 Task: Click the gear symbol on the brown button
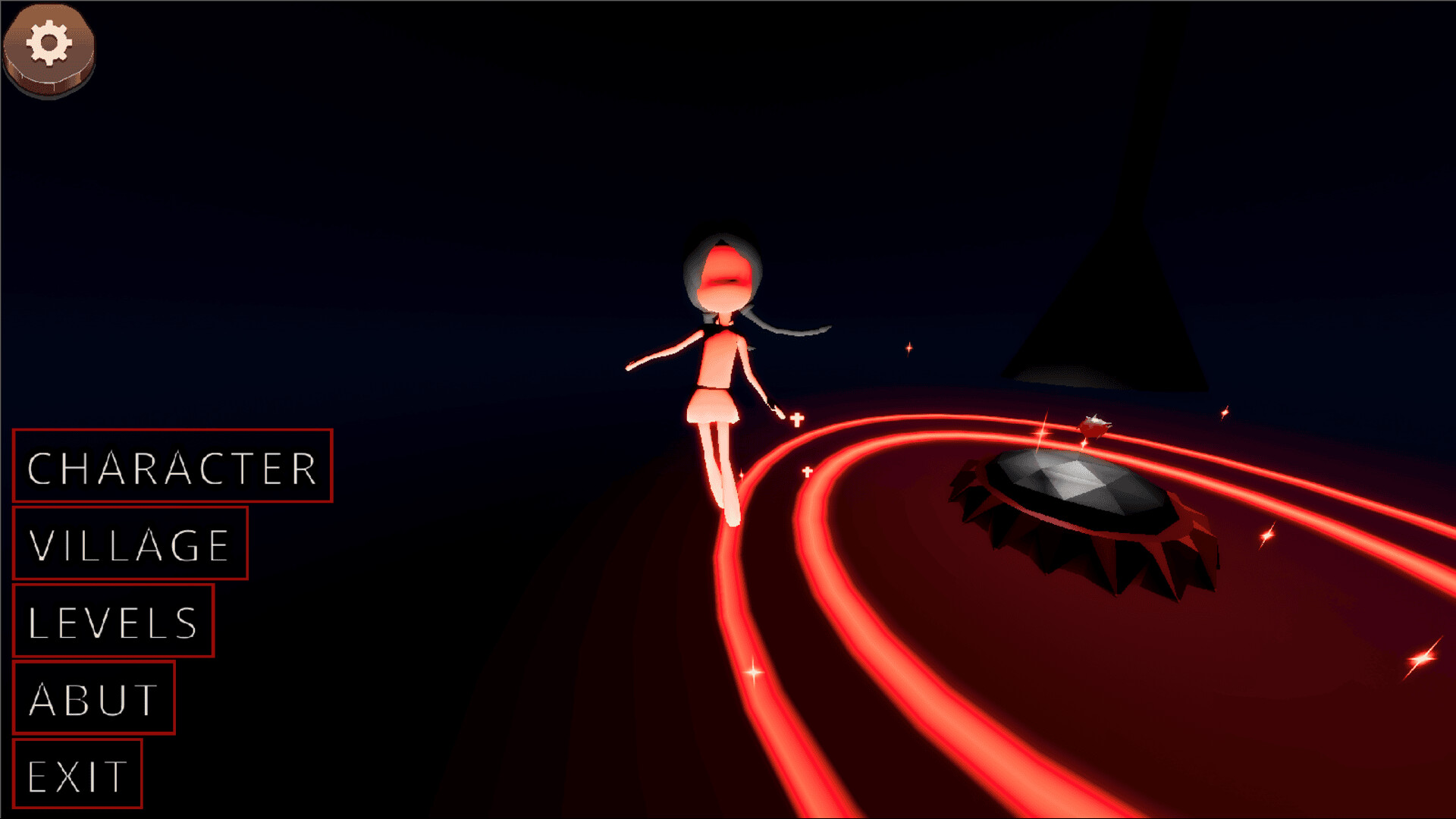[x=50, y=42]
